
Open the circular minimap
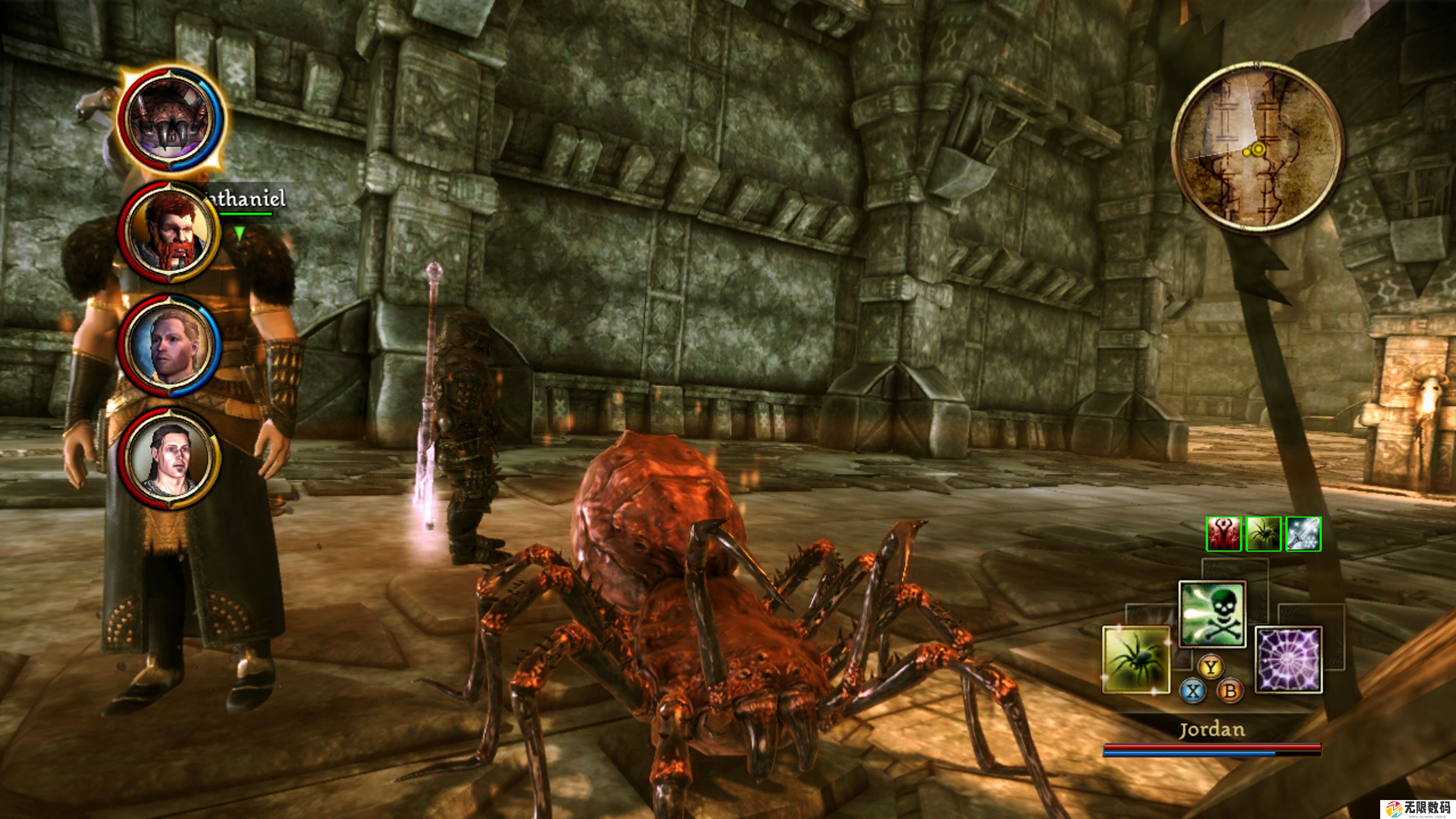1257,147
